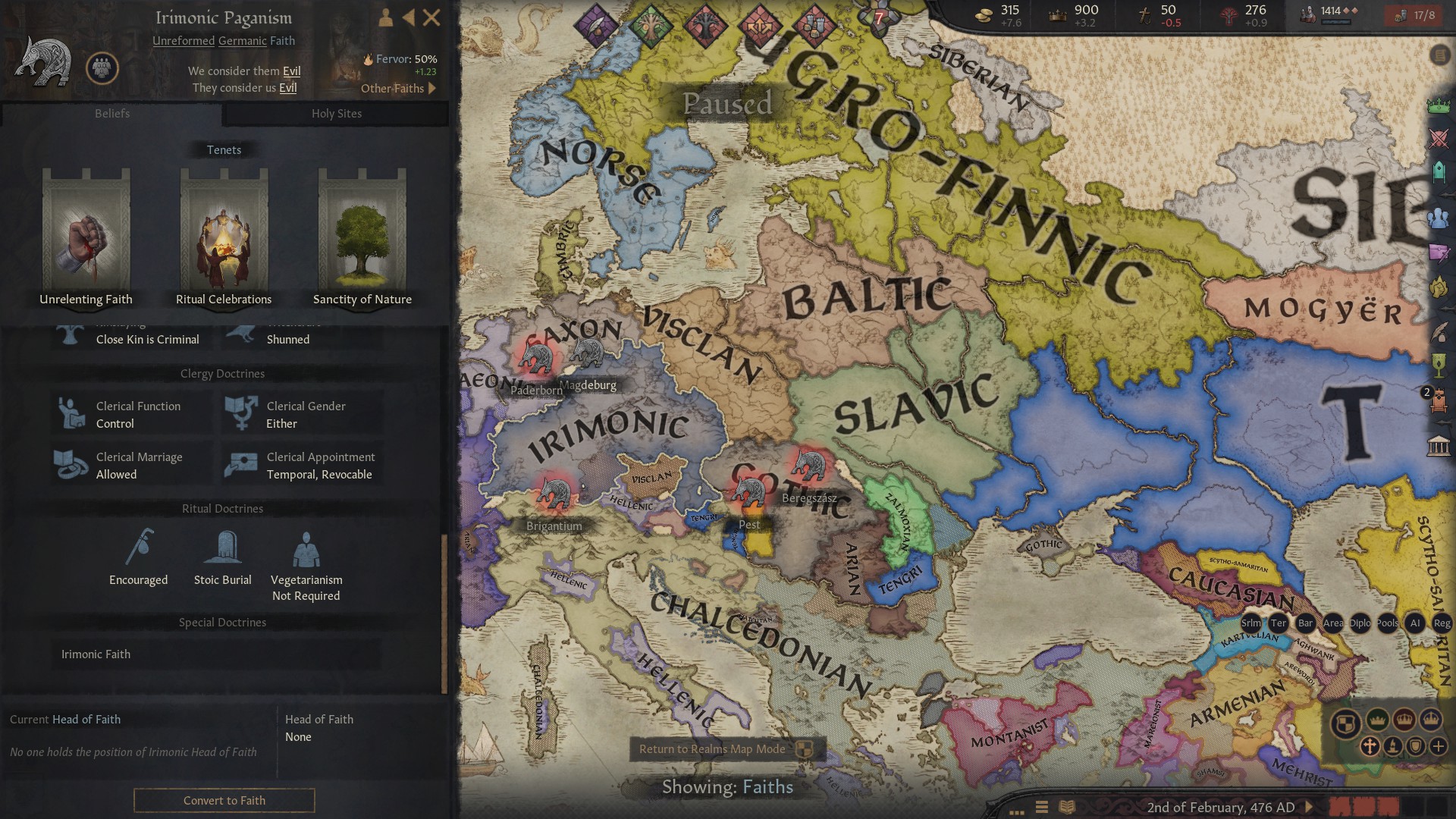Open the faith view with the flame icon

1439,286
